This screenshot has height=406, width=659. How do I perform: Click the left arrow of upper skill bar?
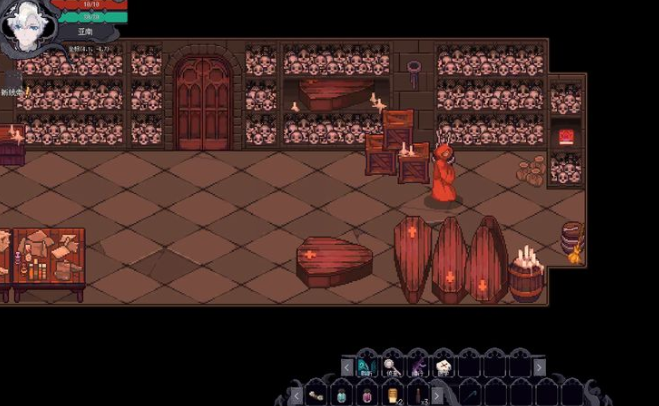347,368
